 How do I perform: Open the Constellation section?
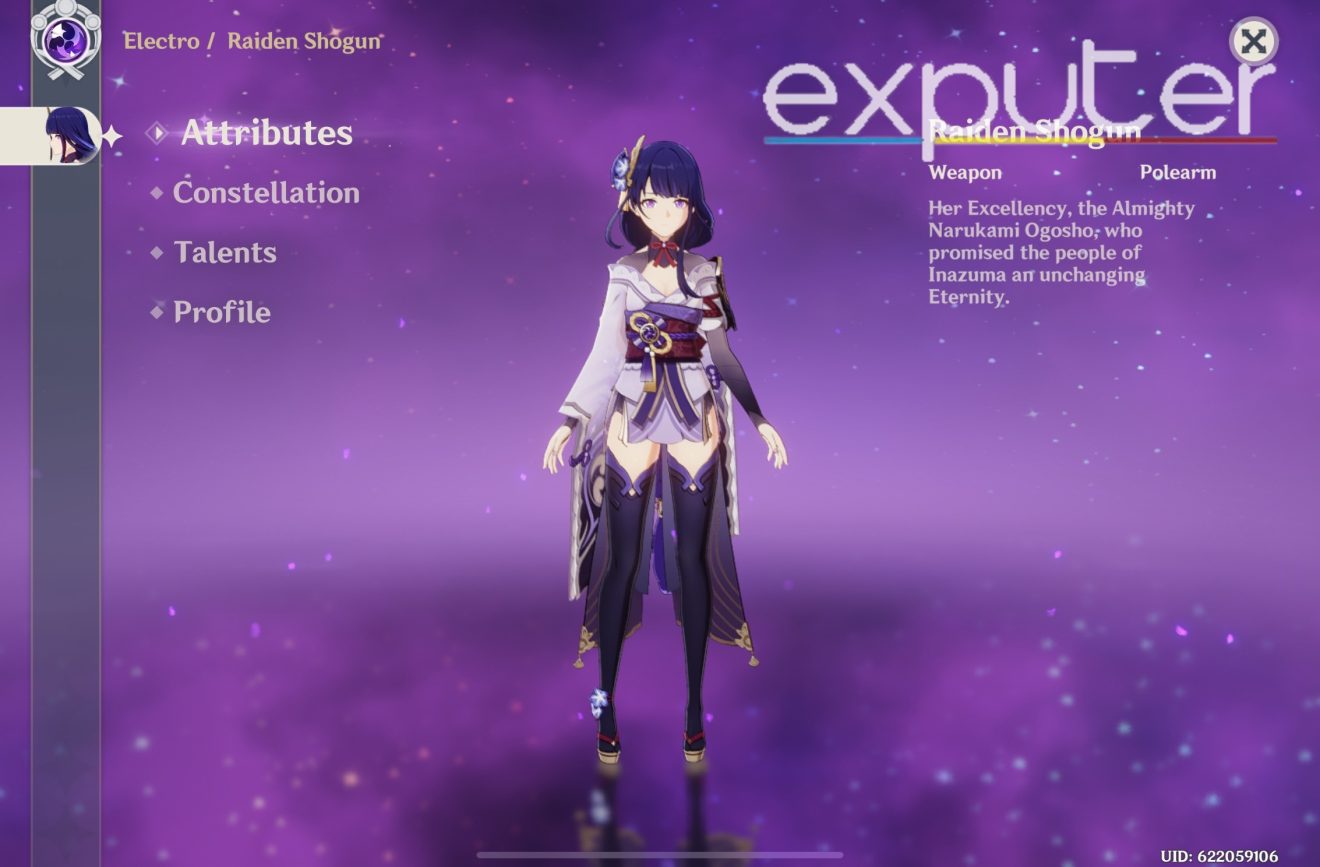(x=265, y=194)
